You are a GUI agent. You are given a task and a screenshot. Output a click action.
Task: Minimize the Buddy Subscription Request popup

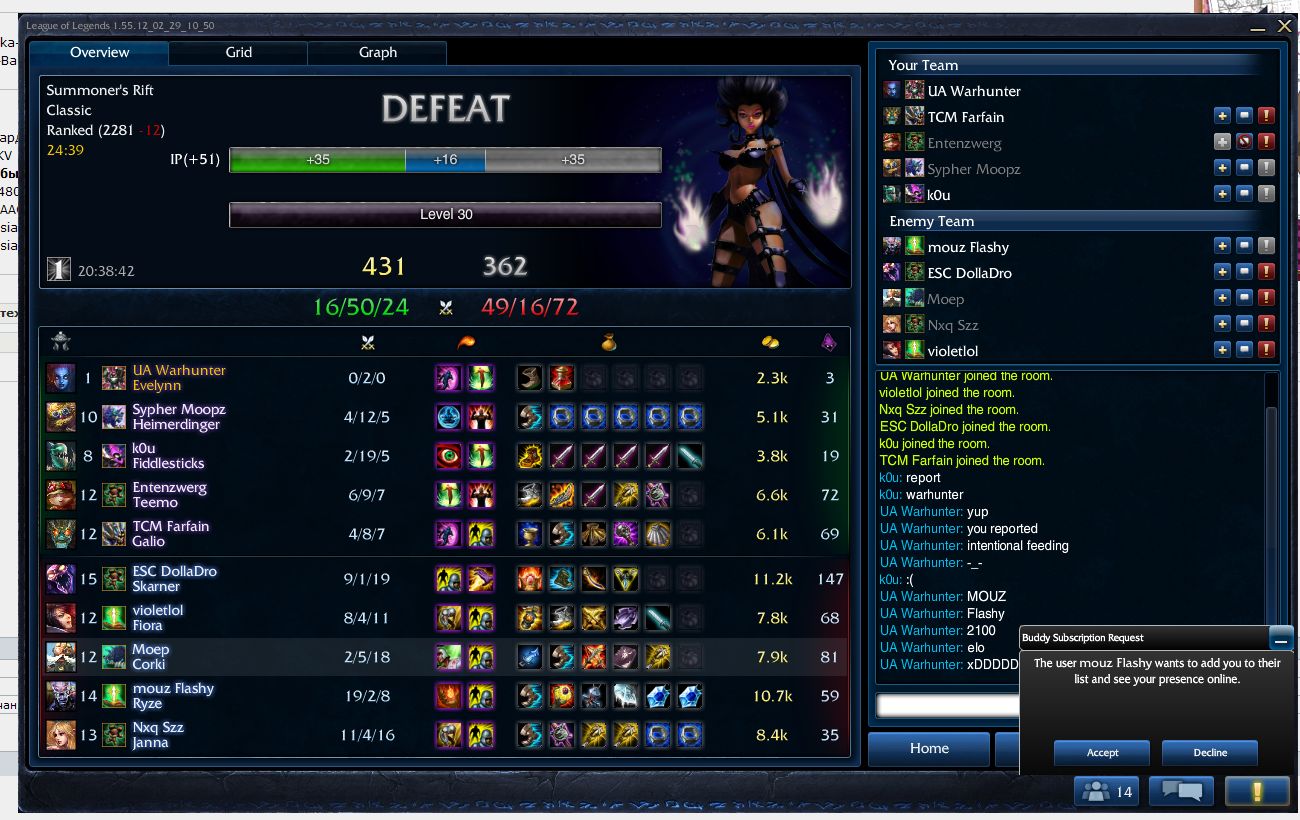1281,638
